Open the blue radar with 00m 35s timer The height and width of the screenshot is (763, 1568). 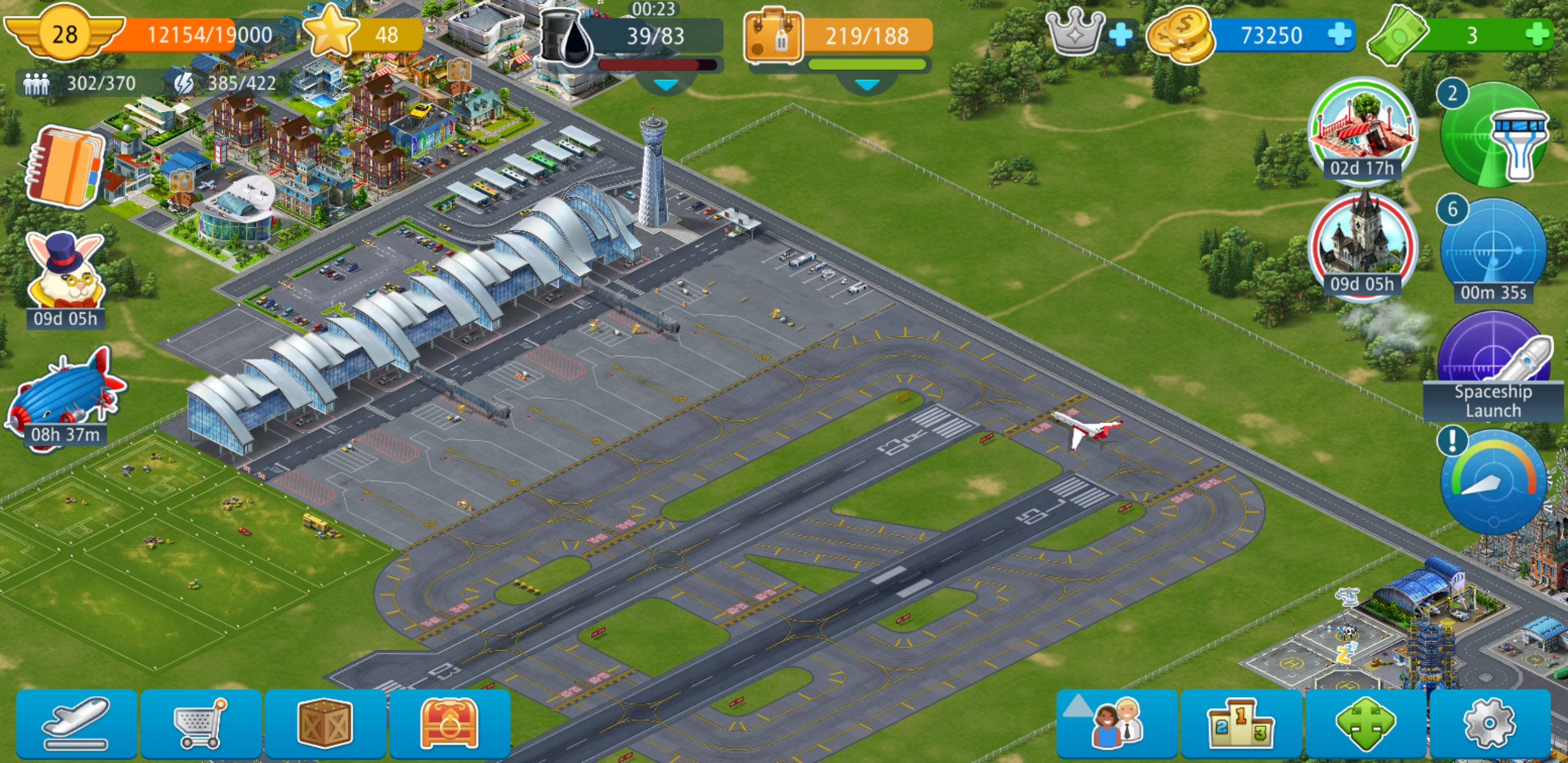1493,250
